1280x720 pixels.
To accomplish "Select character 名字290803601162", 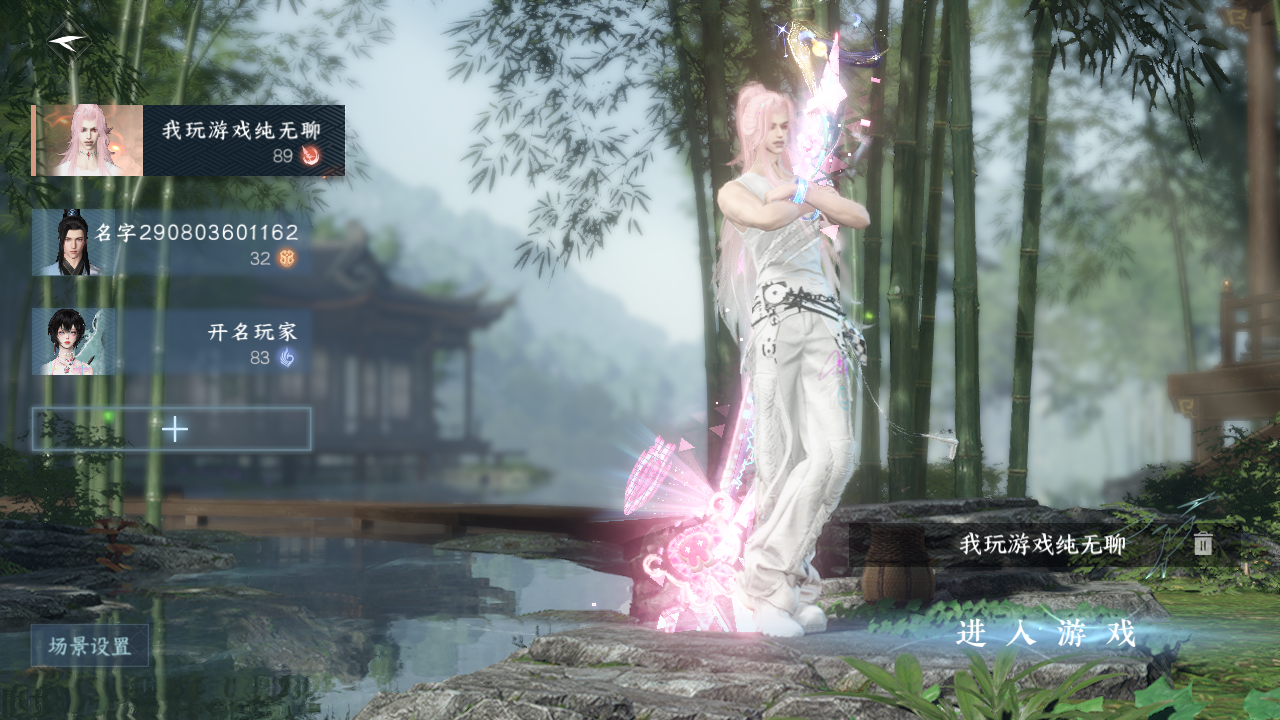I will coord(171,243).
